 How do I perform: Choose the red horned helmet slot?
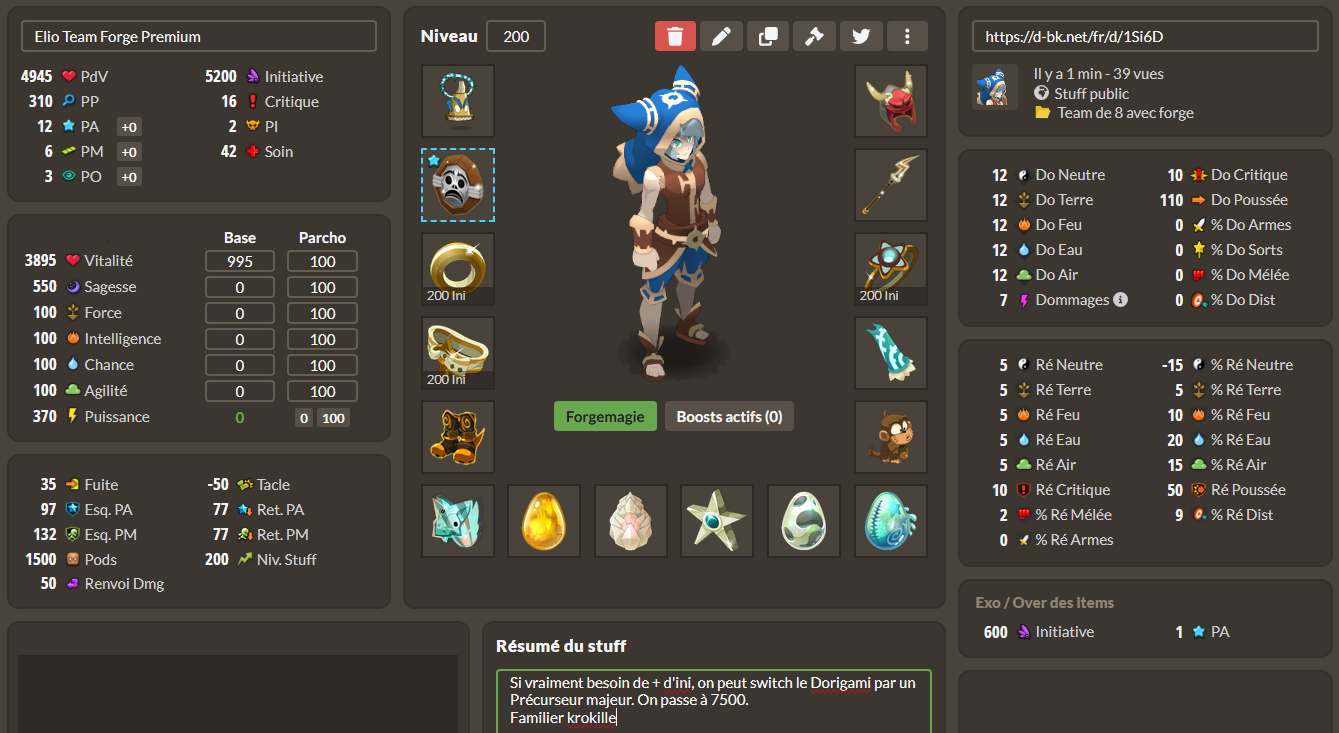point(891,101)
